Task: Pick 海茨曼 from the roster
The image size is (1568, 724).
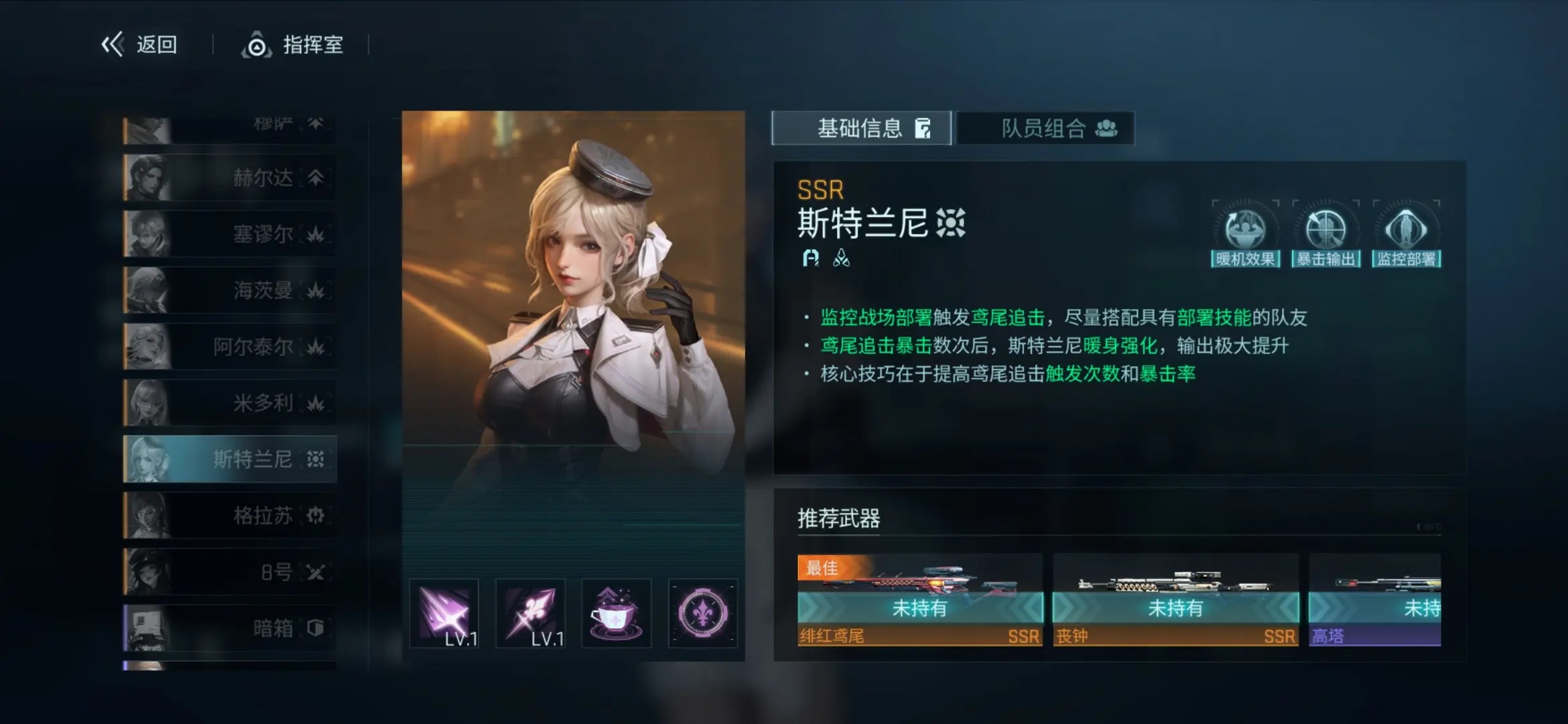Action: point(230,290)
